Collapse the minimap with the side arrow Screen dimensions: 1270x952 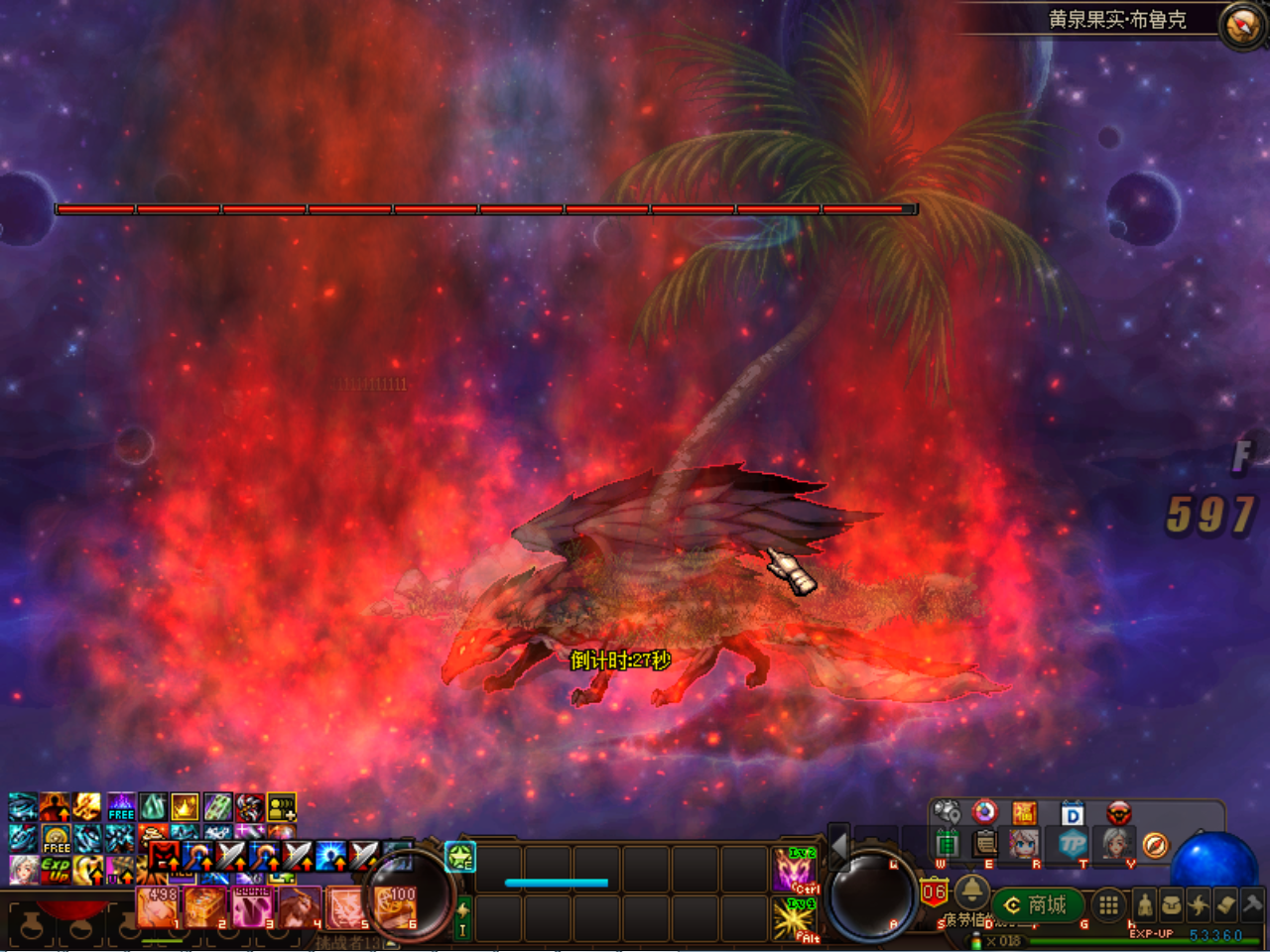839,849
